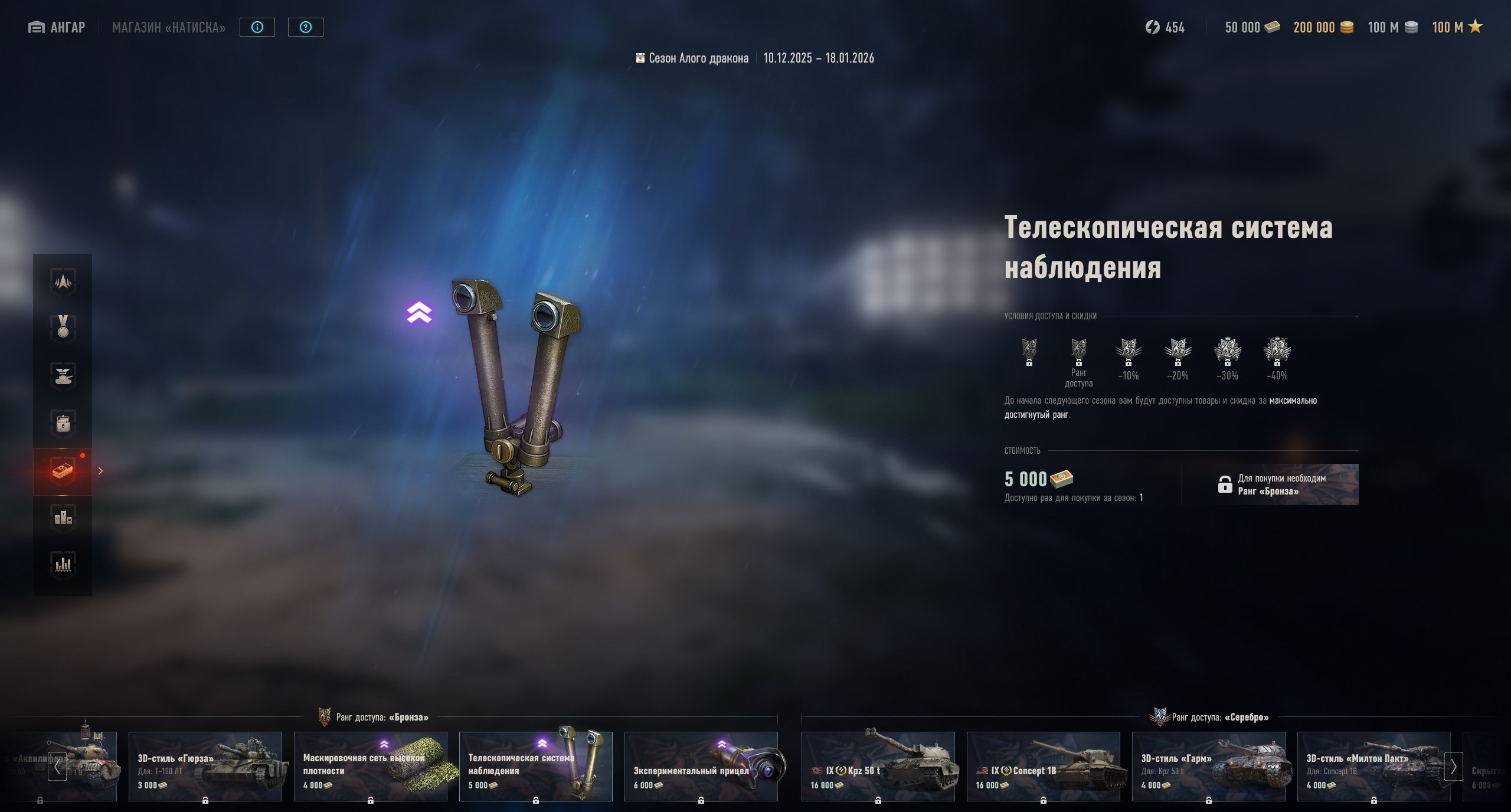Choose the Concept 1B tank card
Image resolution: width=1511 pixels, height=812 pixels.
(1043, 766)
